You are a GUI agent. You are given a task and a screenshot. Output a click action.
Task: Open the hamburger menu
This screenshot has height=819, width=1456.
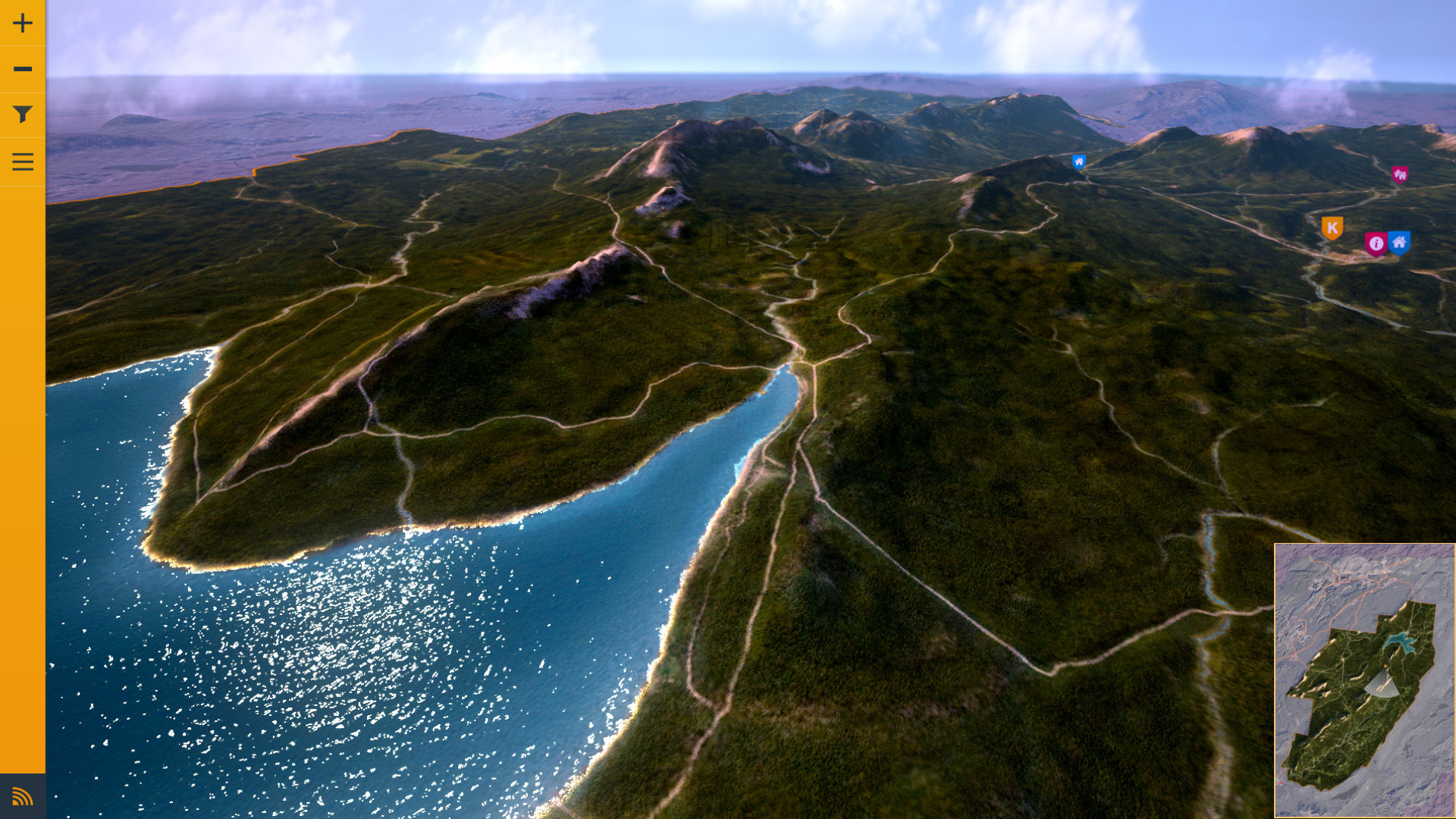click(x=23, y=162)
